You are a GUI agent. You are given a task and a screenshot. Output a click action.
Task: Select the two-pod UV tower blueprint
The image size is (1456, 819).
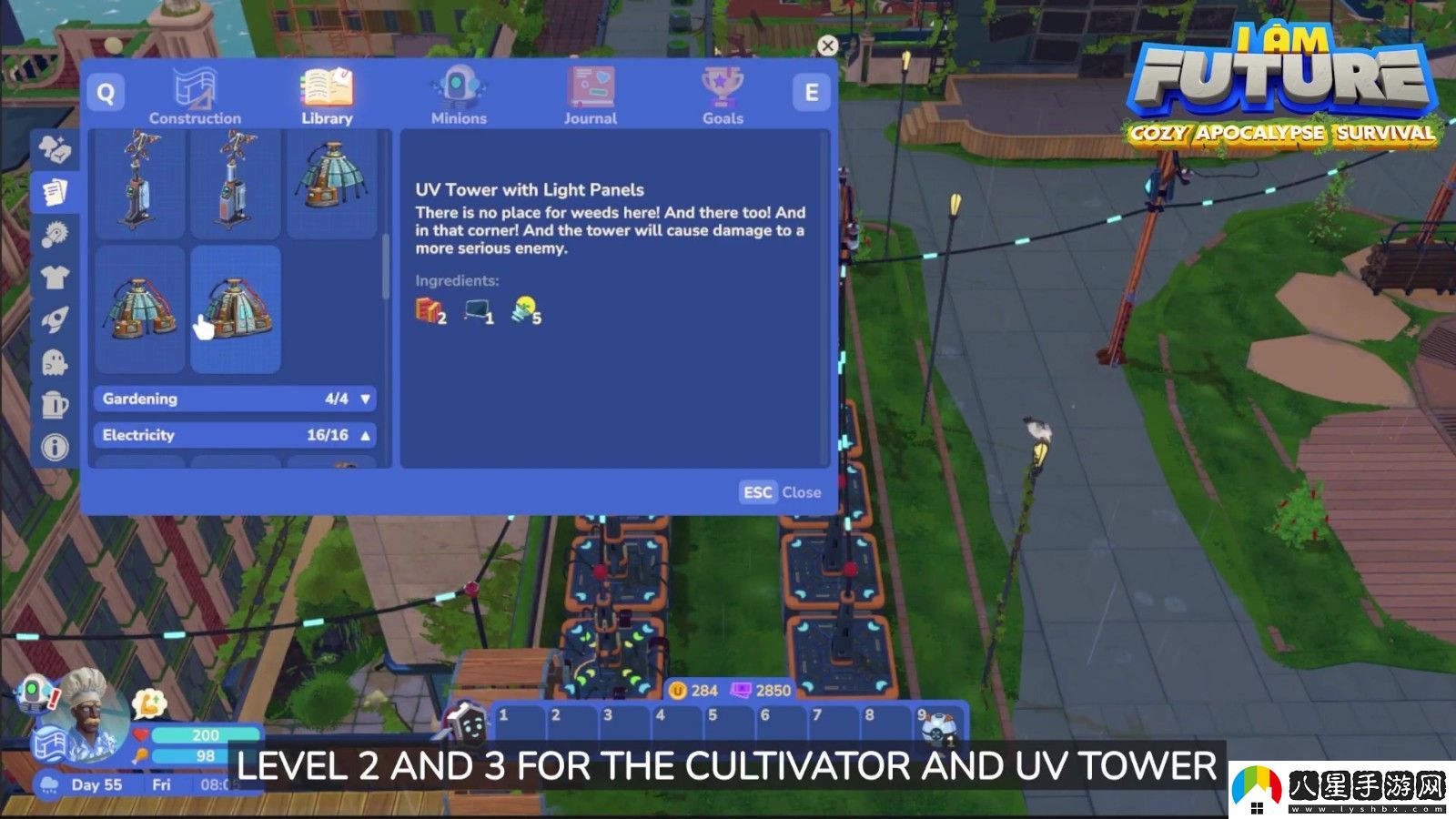click(140, 308)
